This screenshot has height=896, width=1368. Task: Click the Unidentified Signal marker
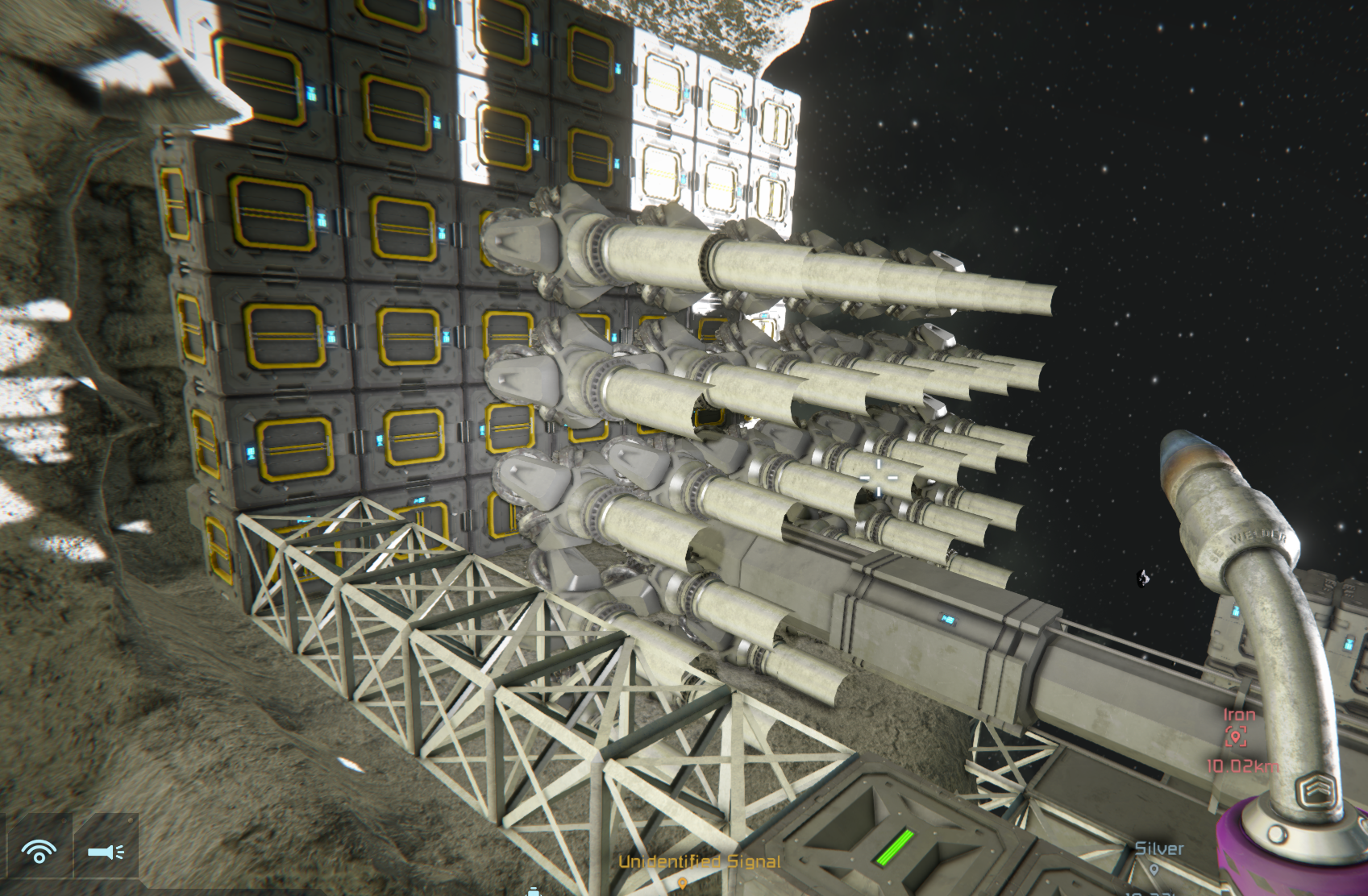[x=684, y=882]
